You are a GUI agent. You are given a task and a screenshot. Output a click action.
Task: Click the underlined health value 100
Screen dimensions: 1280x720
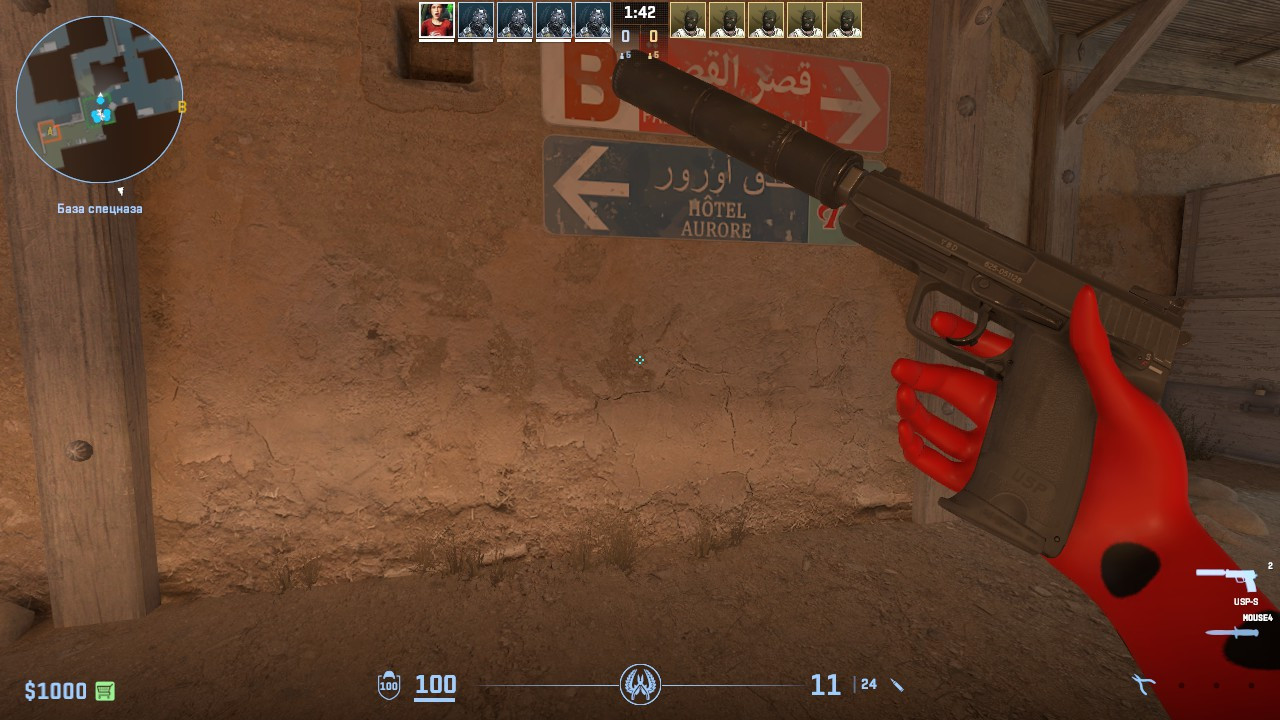(x=435, y=686)
